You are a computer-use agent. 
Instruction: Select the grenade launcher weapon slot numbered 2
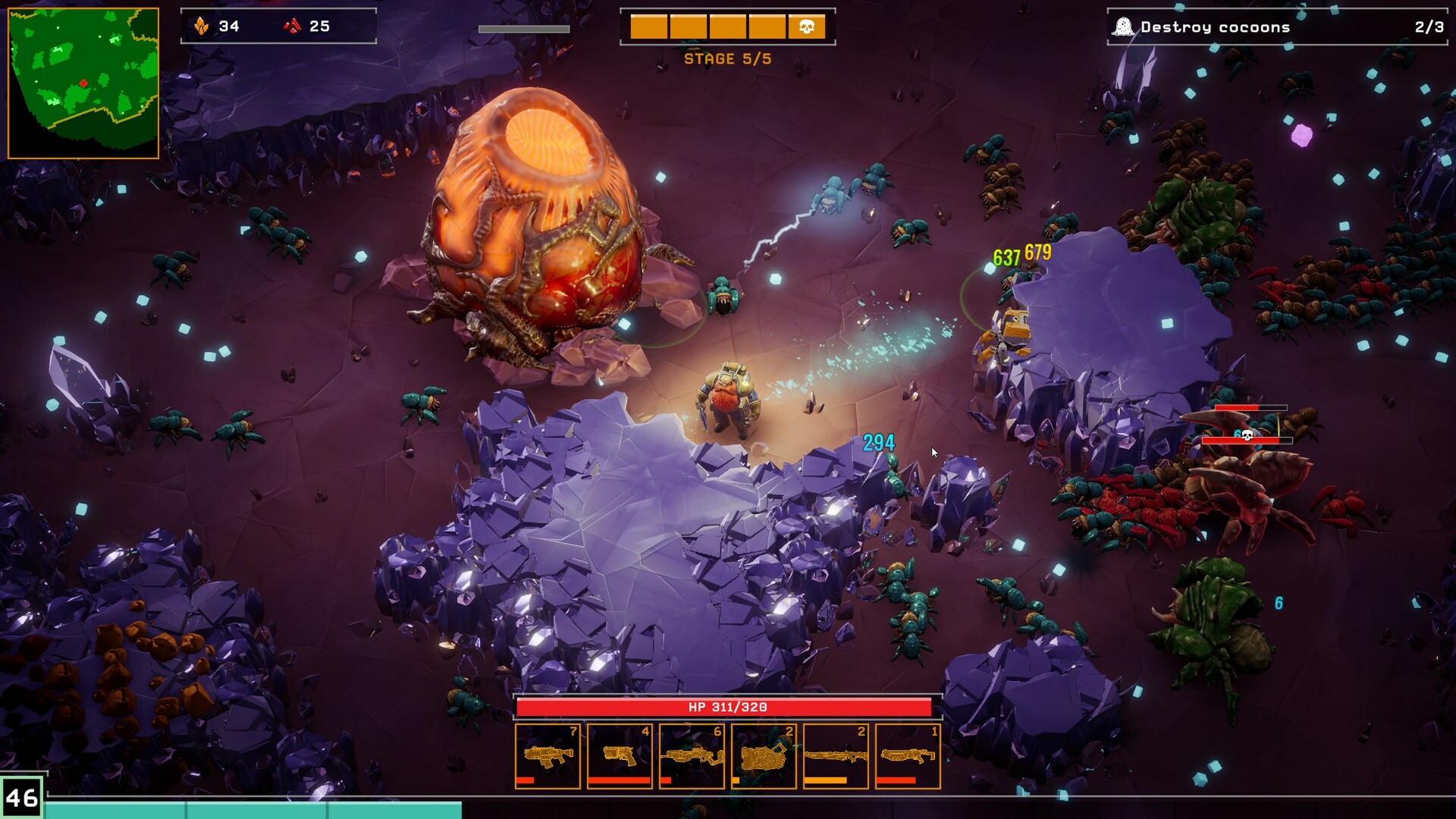pyautogui.click(x=762, y=756)
